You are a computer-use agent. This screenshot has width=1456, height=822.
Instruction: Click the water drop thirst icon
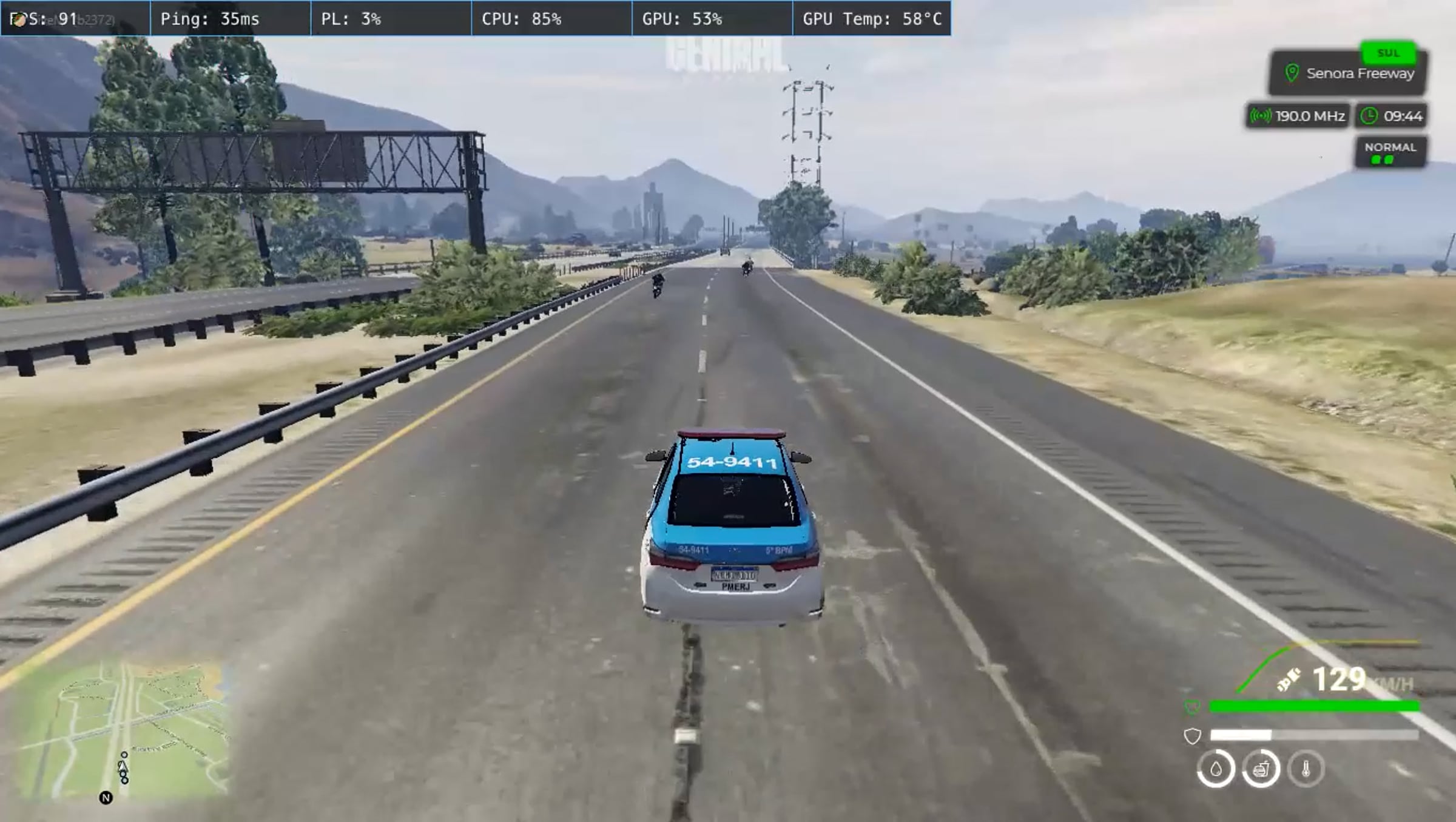click(1215, 769)
